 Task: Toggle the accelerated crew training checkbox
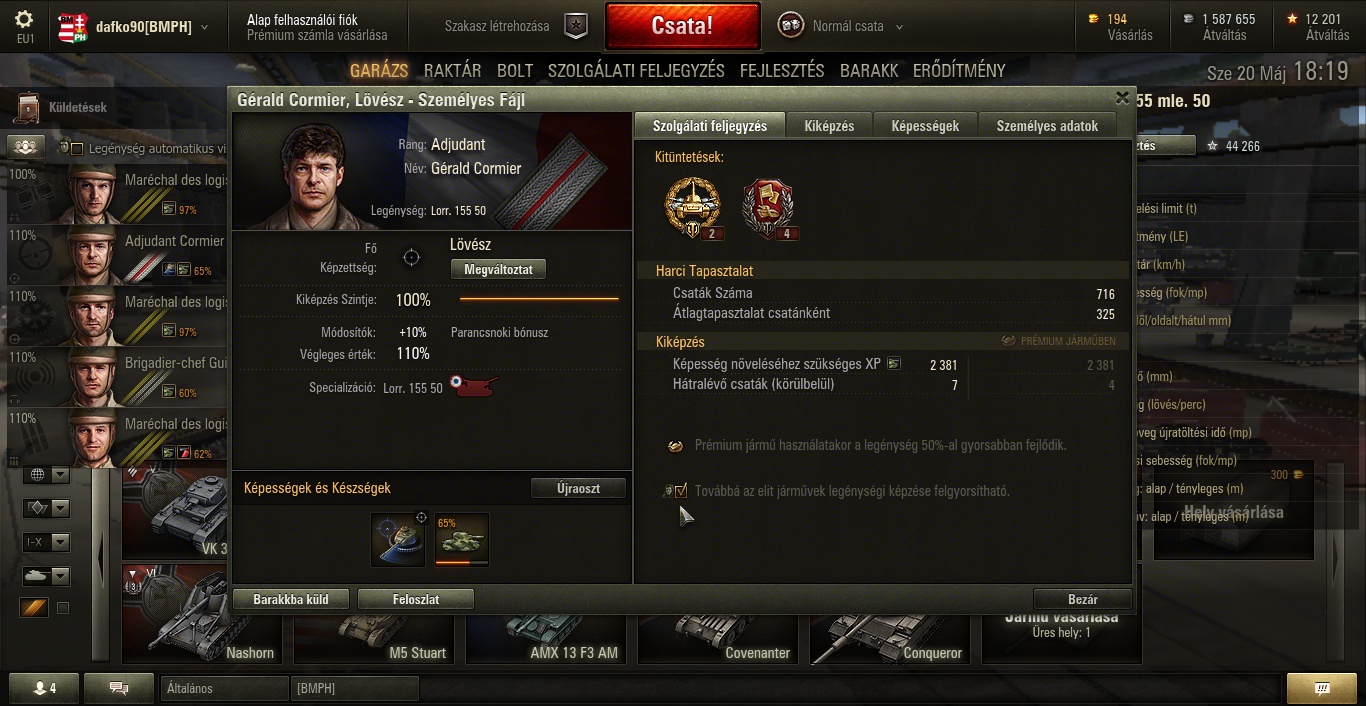tap(681, 490)
